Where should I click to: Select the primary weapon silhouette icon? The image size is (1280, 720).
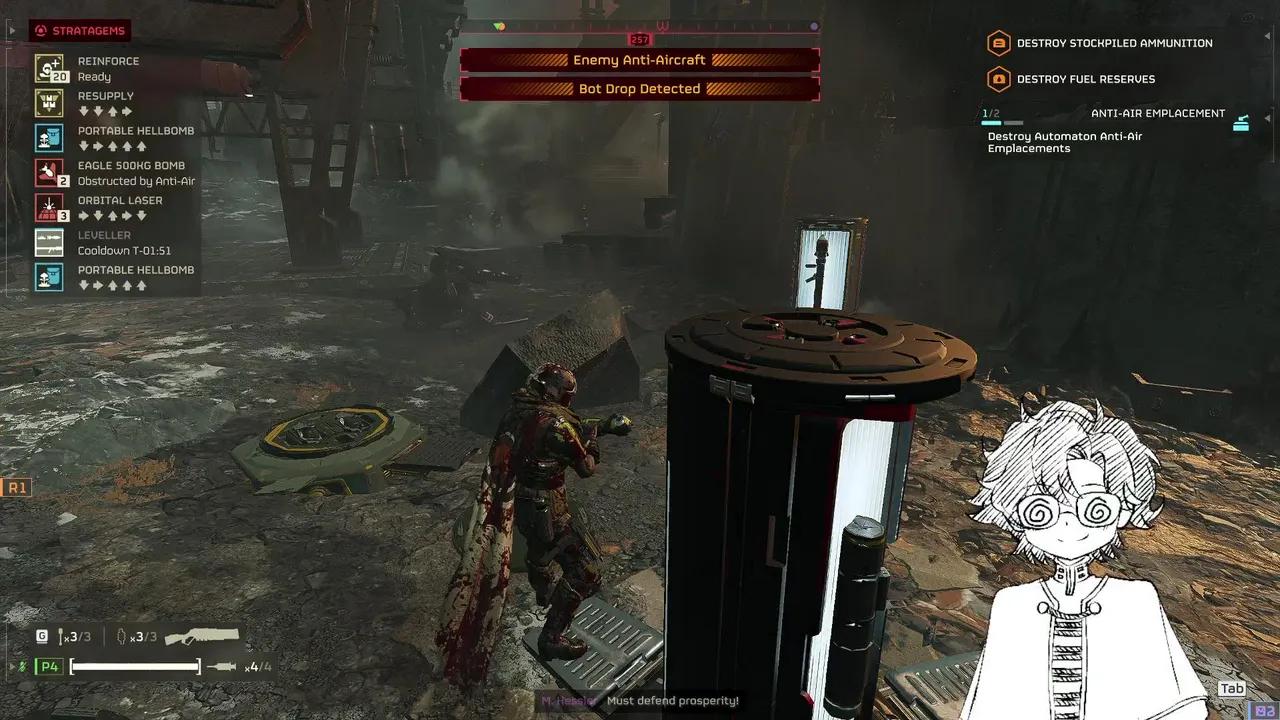point(202,636)
